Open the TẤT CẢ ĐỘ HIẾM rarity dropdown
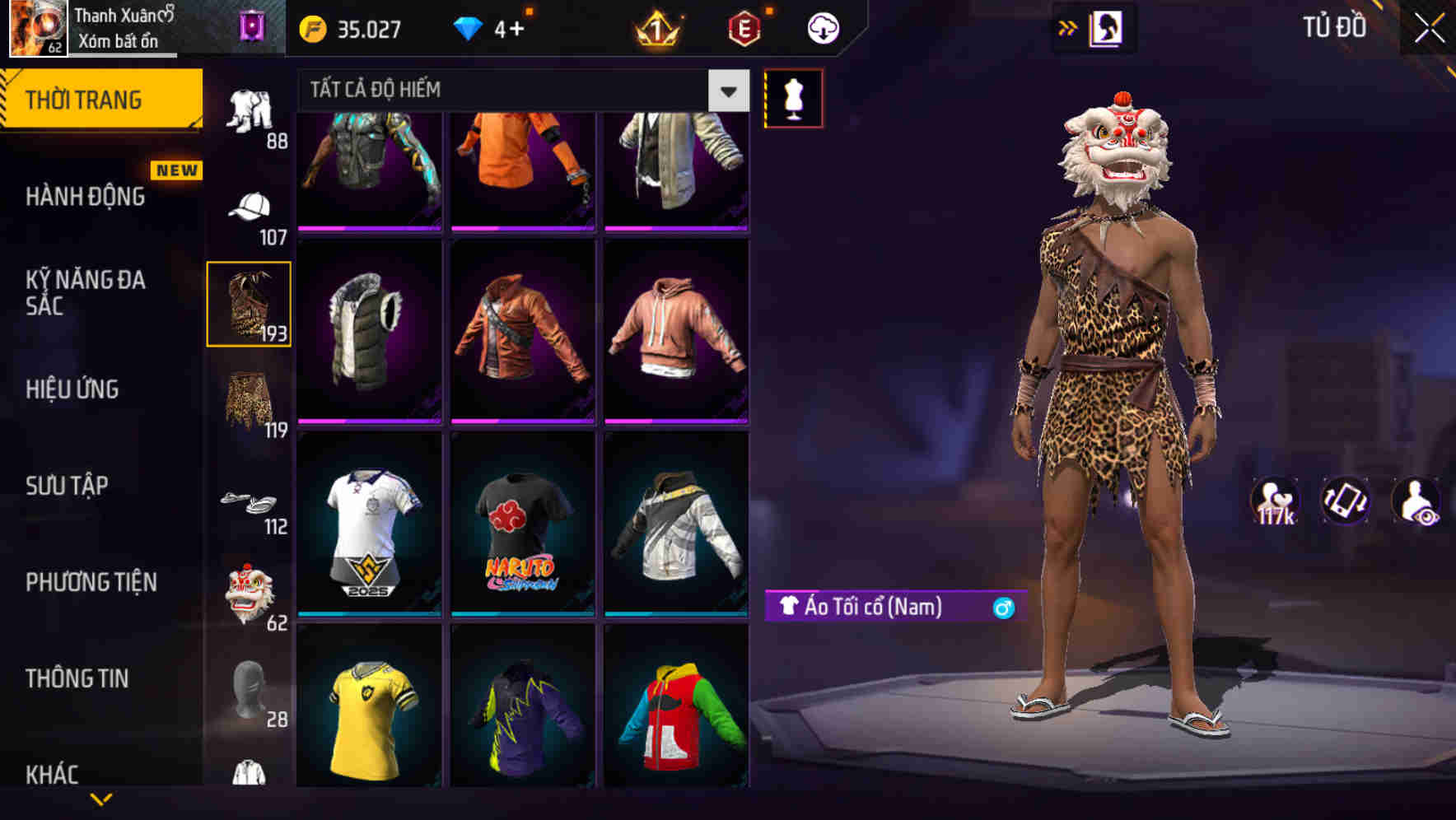The width and height of the screenshot is (1456, 820). 519,89
